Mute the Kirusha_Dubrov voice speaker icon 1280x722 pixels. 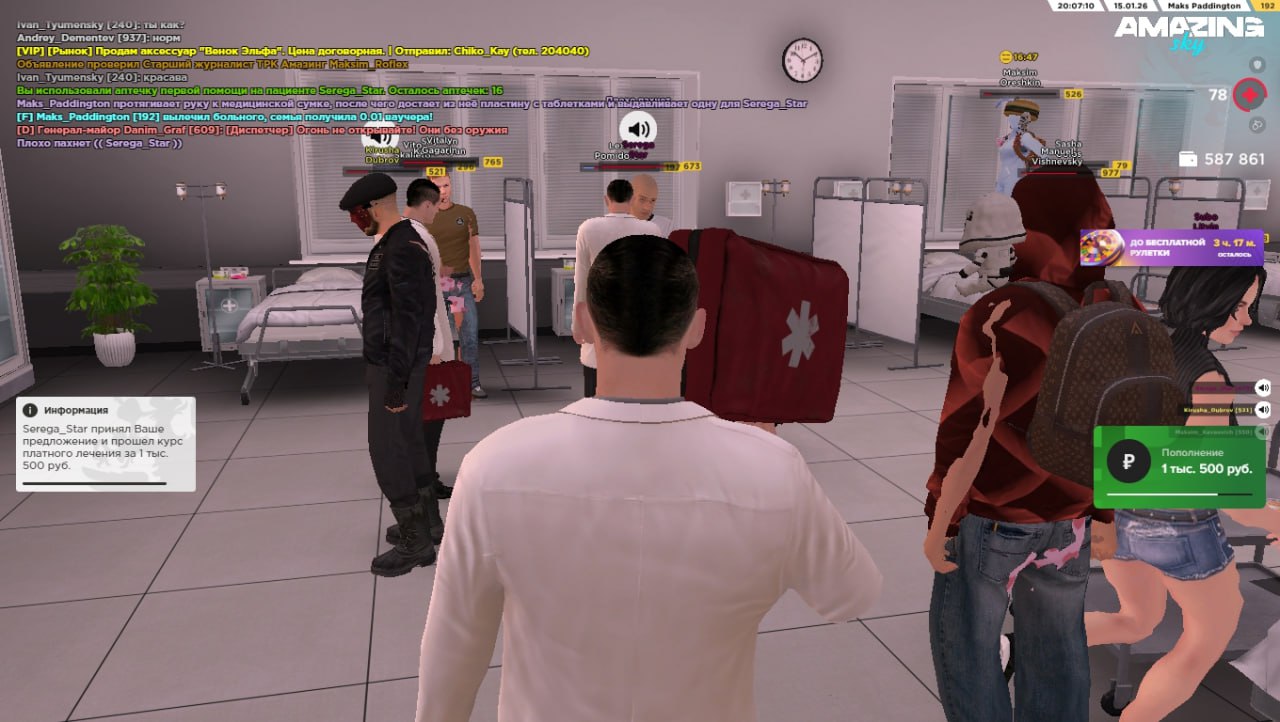pos(1263,410)
